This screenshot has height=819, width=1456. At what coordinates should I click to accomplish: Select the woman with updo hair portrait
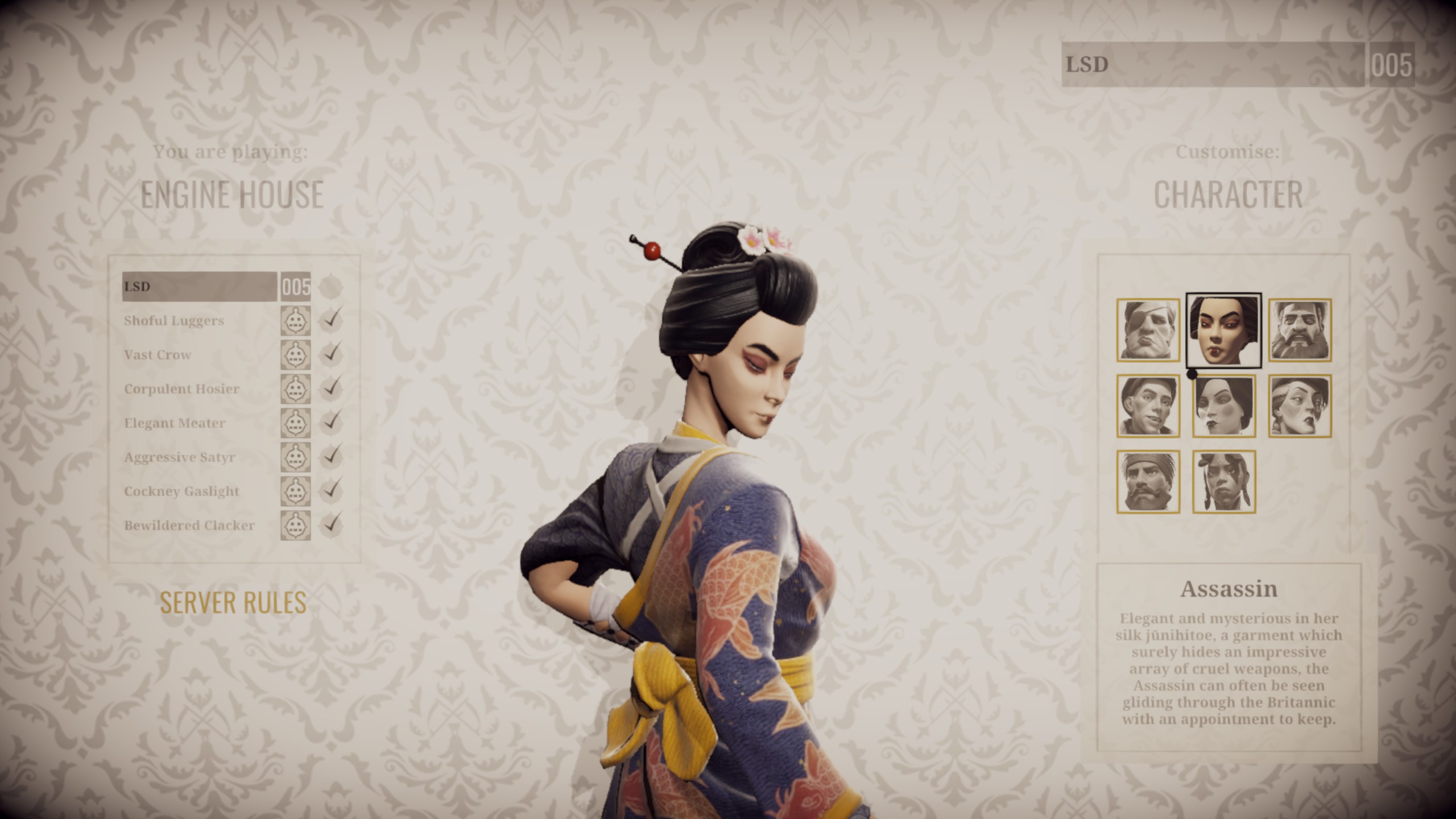pyautogui.click(x=1300, y=406)
